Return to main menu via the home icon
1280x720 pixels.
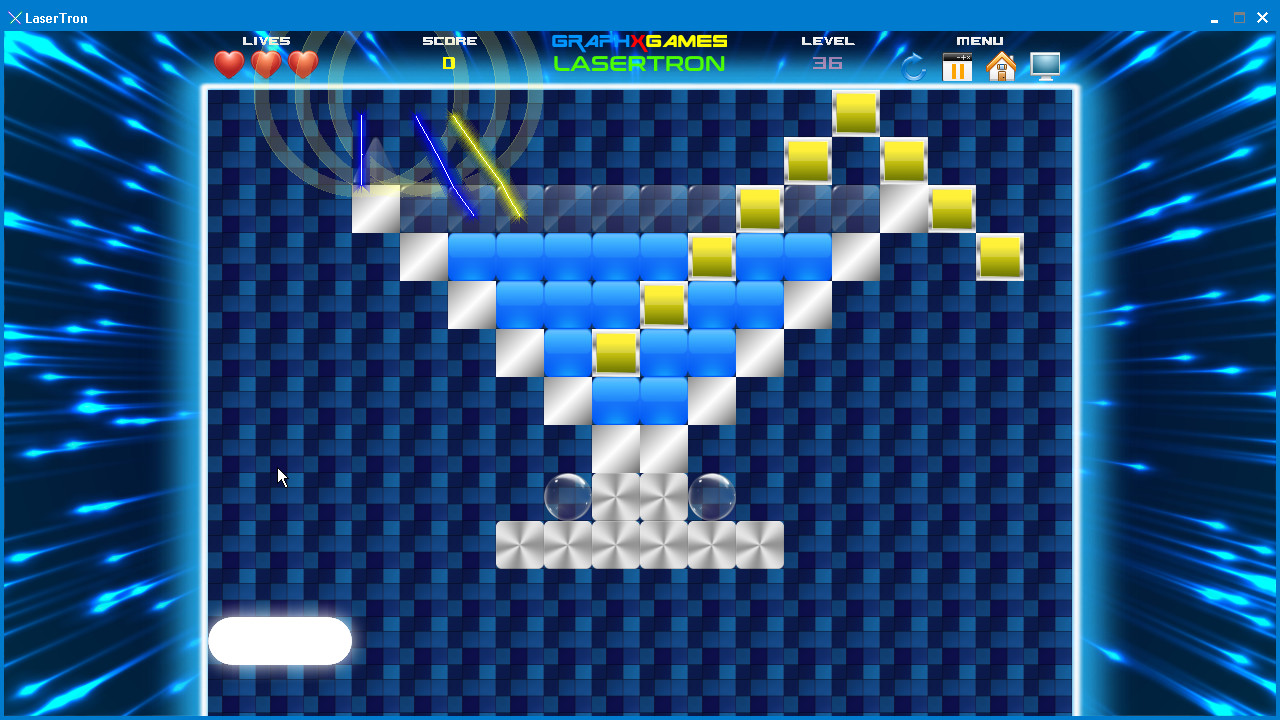1001,66
